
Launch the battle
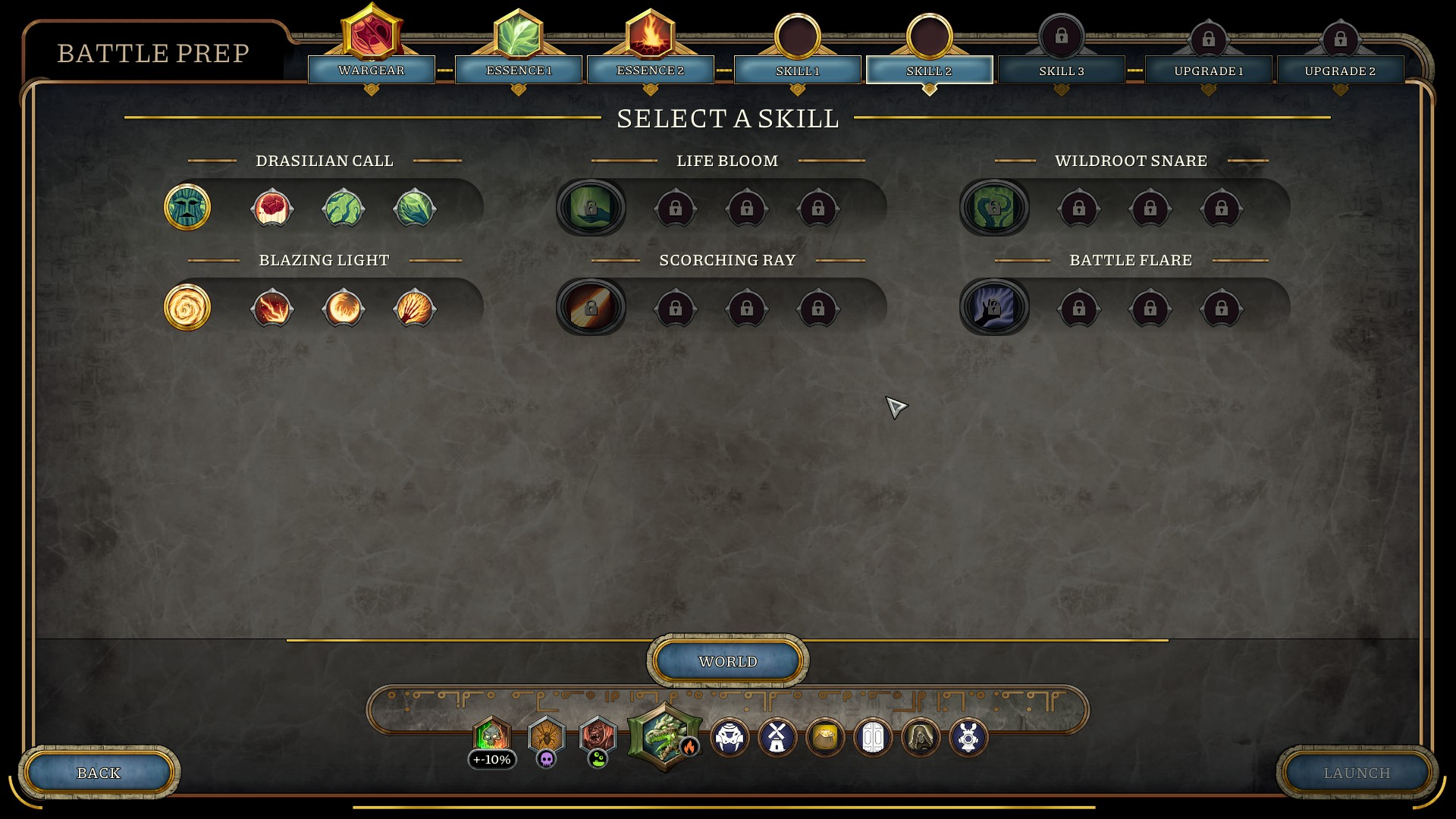(x=1357, y=773)
